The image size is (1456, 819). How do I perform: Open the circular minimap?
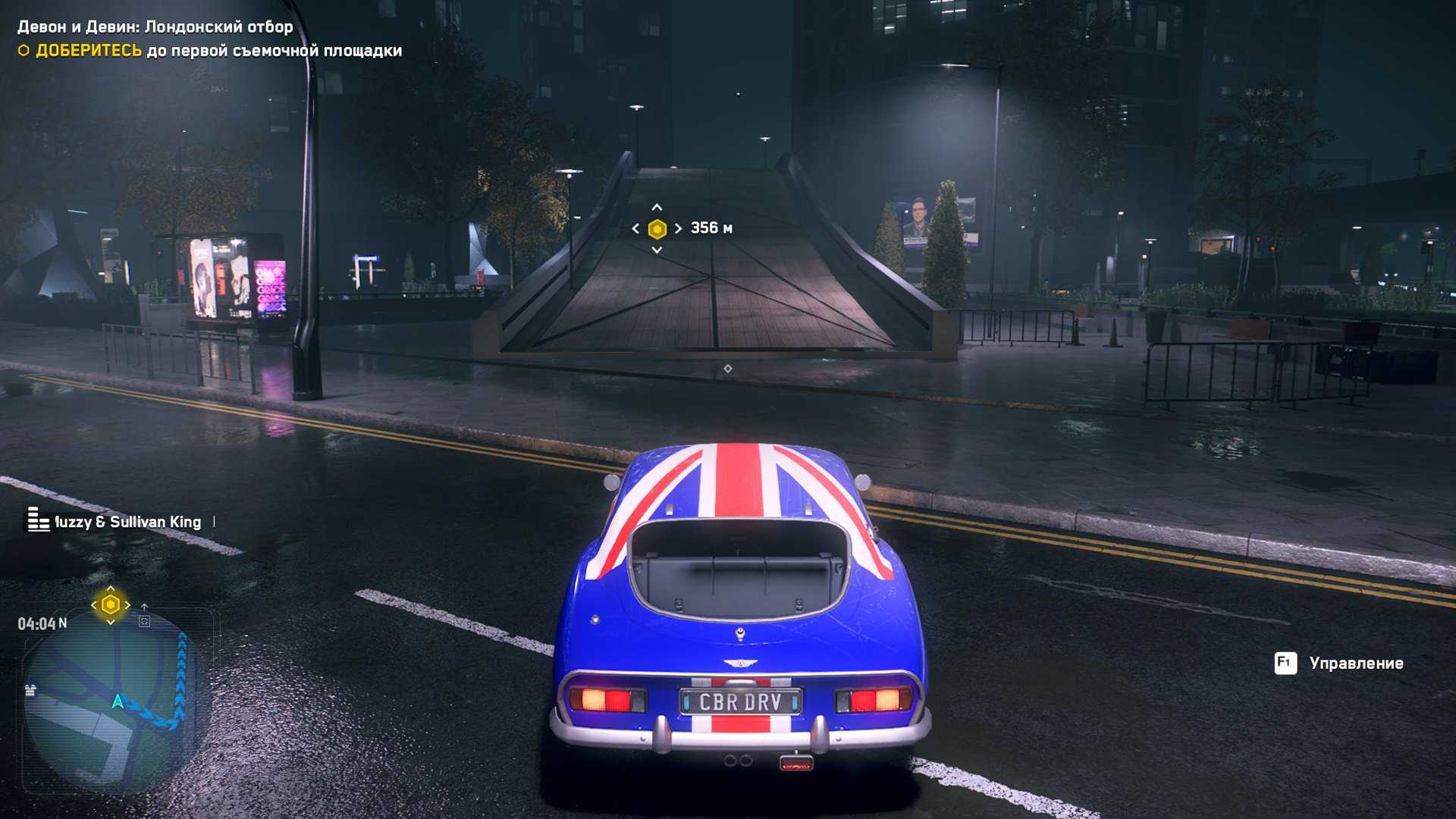tap(114, 705)
